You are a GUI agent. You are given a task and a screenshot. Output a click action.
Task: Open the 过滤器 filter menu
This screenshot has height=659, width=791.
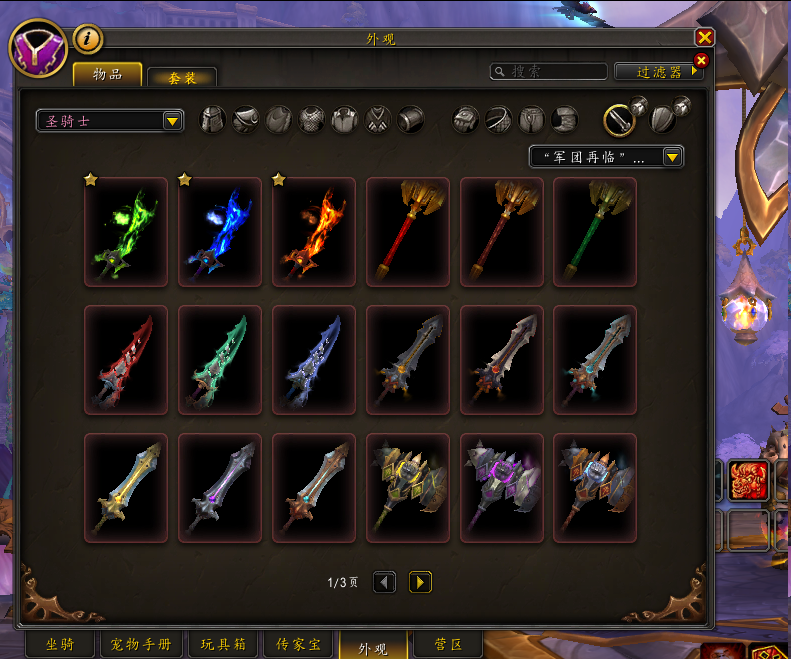(658, 72)
